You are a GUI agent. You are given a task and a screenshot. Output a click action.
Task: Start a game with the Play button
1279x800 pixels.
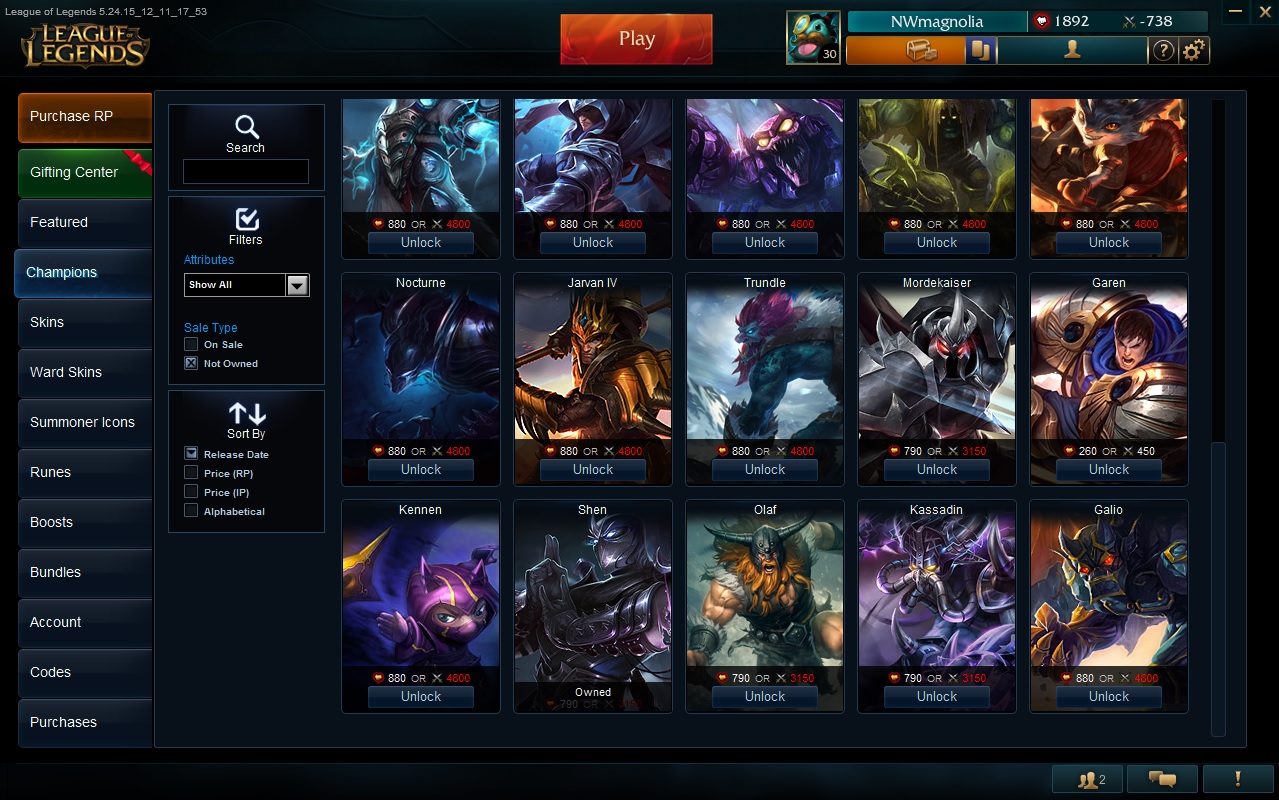tap(636, 39)
